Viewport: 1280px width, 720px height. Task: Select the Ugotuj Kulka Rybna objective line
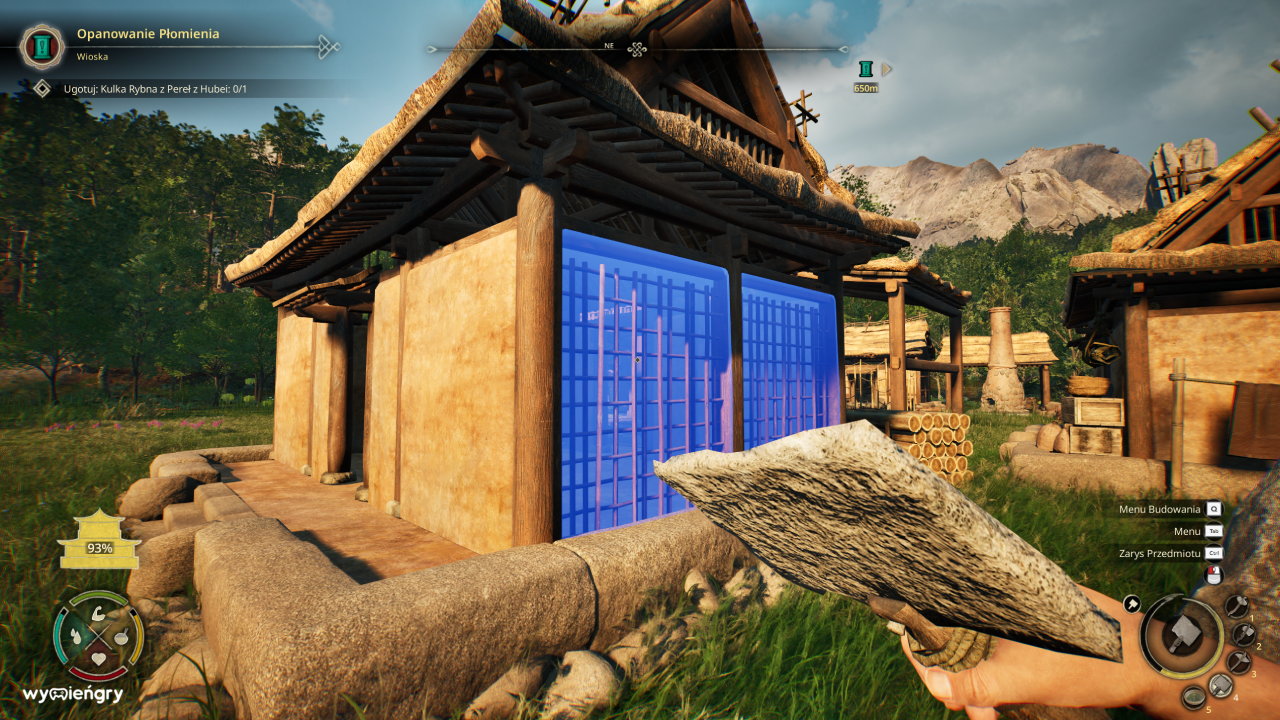154,89
